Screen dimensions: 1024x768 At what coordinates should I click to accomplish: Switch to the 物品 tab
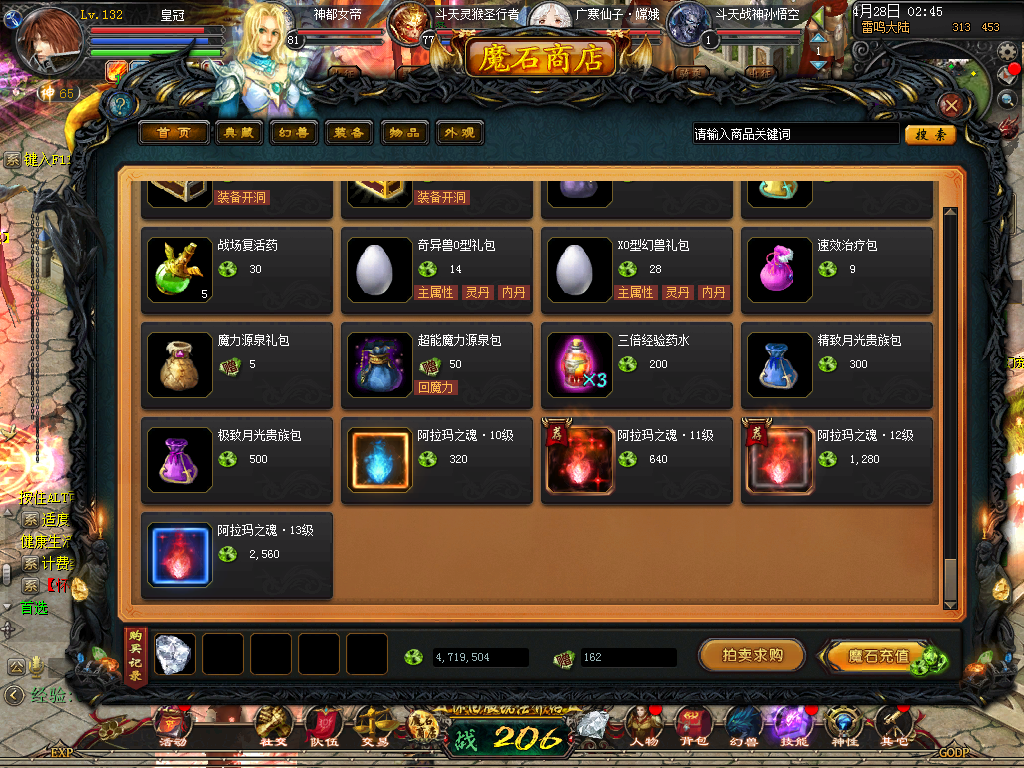point(404,133)
